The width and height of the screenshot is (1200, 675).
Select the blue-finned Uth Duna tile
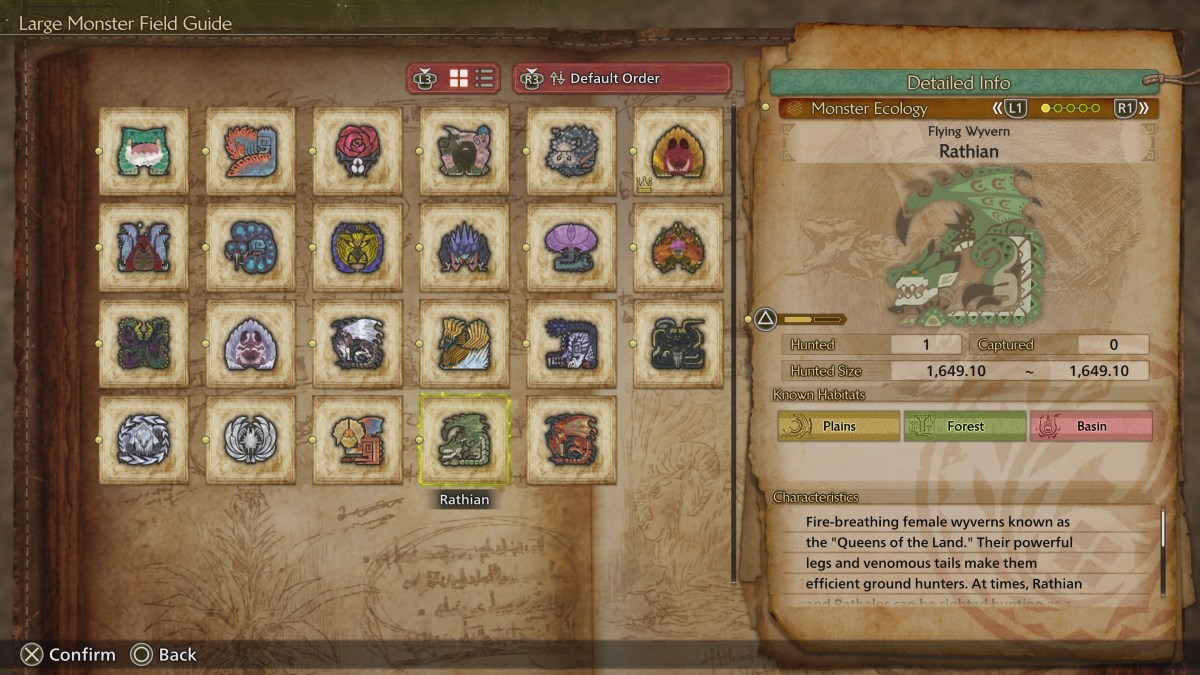point(144,247)
